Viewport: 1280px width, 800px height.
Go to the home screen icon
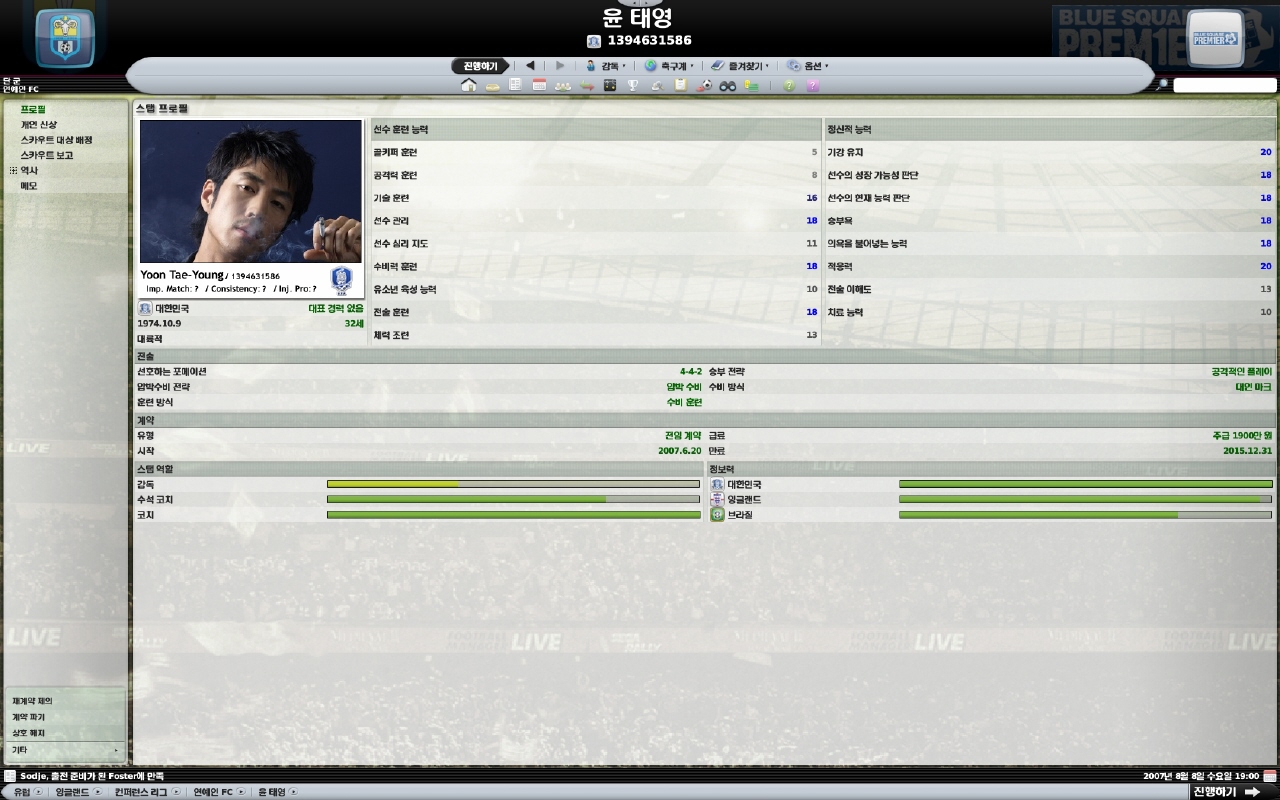click(468, 86)
